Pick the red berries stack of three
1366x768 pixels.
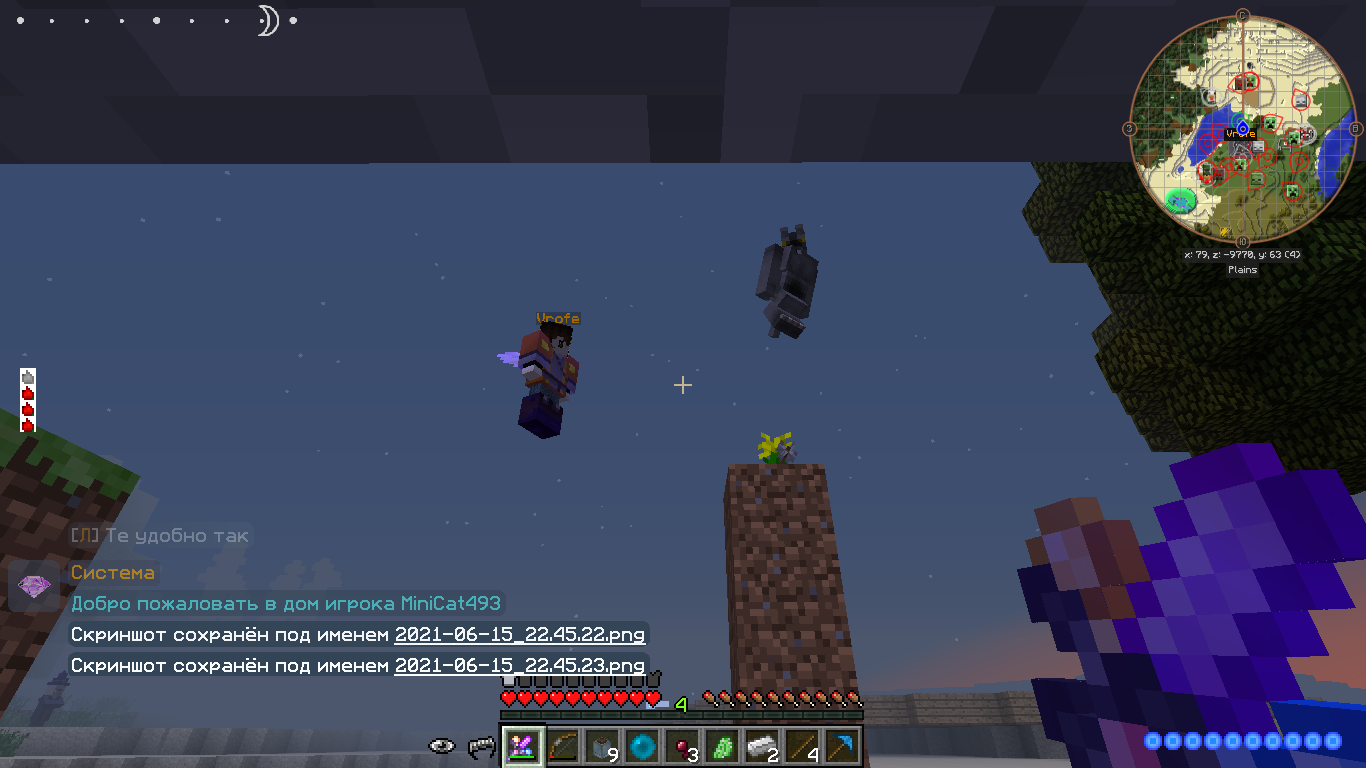click(x=682, y=746)
